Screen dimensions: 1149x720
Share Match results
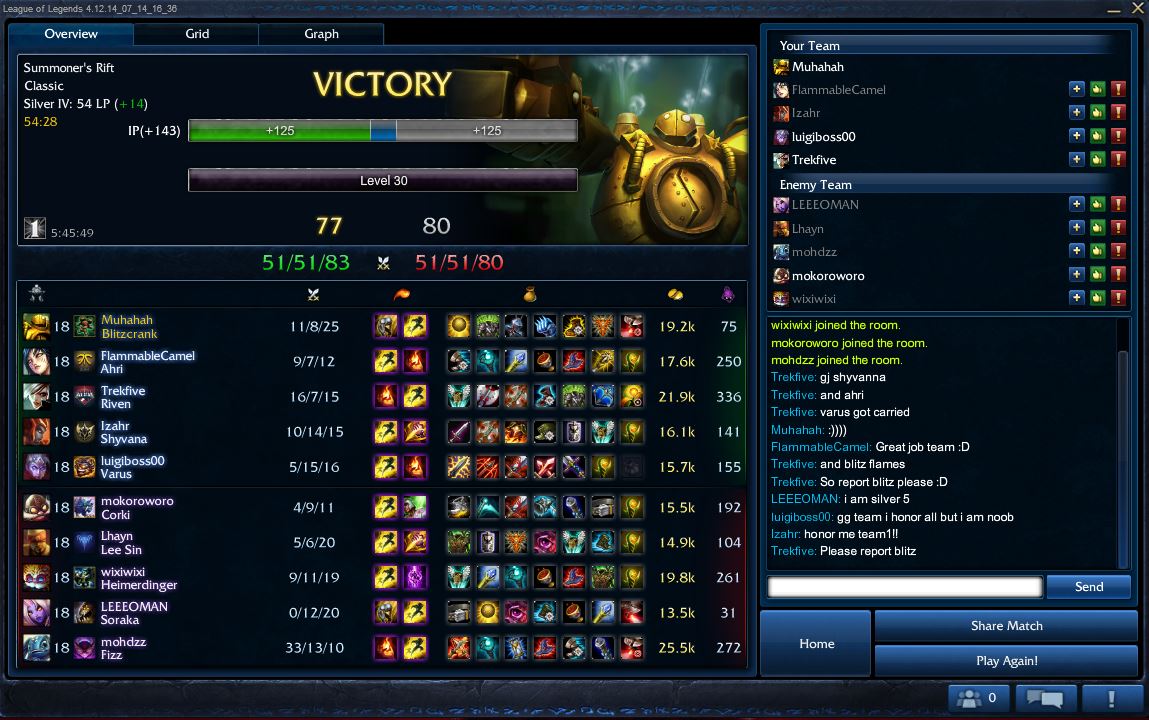point(1006,626)
